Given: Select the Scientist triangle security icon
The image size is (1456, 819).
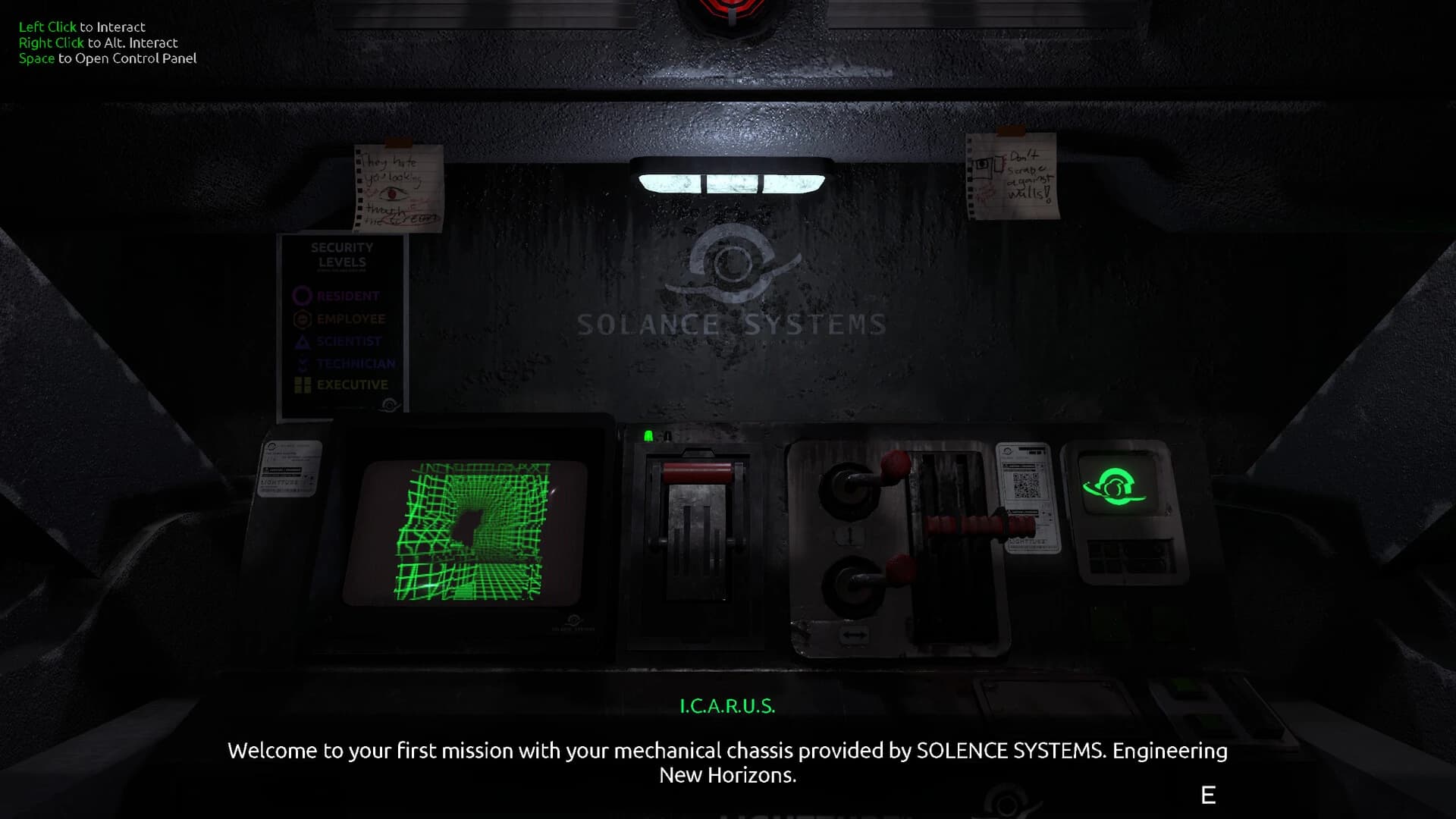Looking at the screenshot, I should pyautogui.click(x=303, y=341).
